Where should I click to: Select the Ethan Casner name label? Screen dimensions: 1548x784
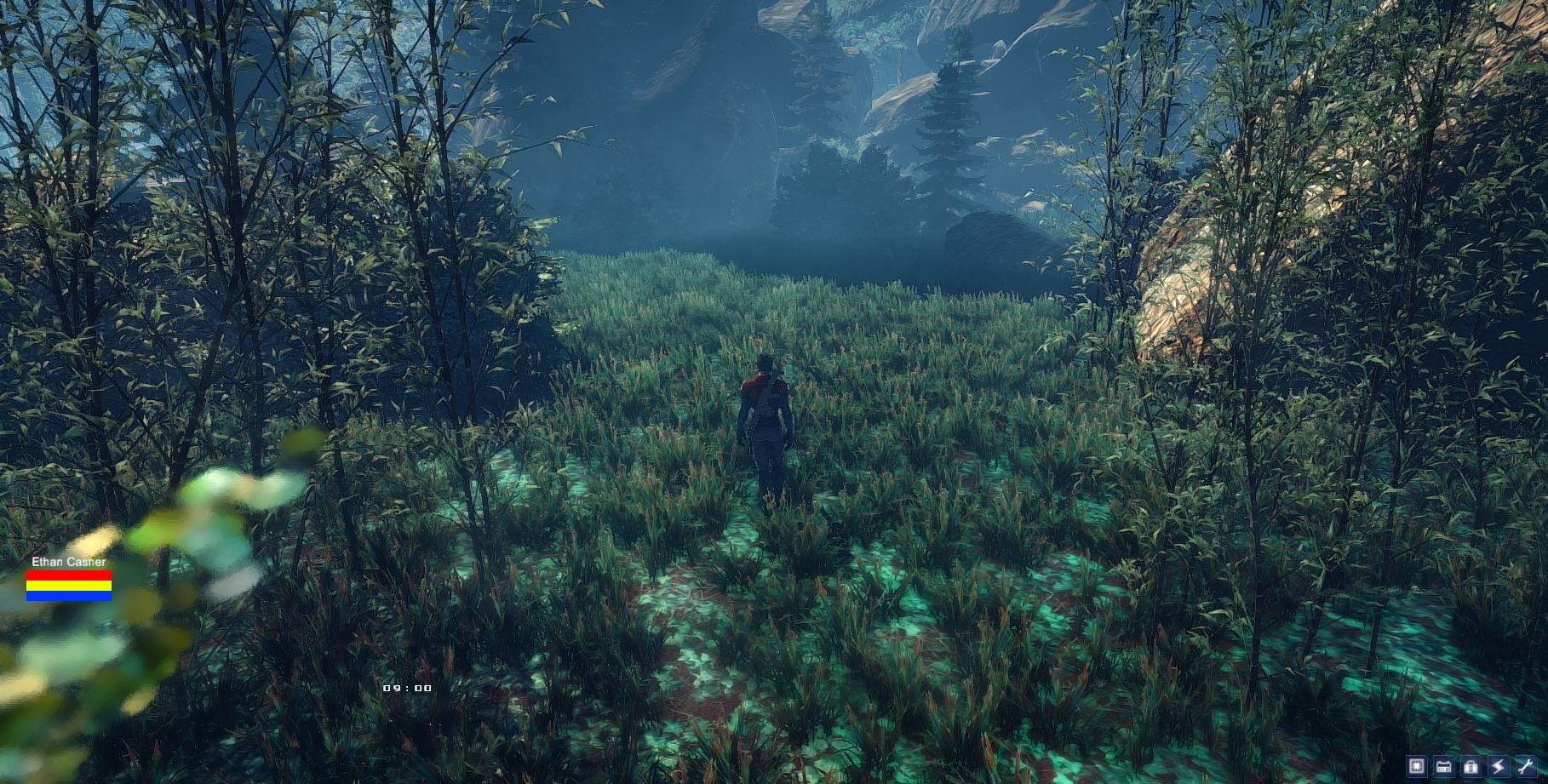pyautogui.click(x=69, y=562)
